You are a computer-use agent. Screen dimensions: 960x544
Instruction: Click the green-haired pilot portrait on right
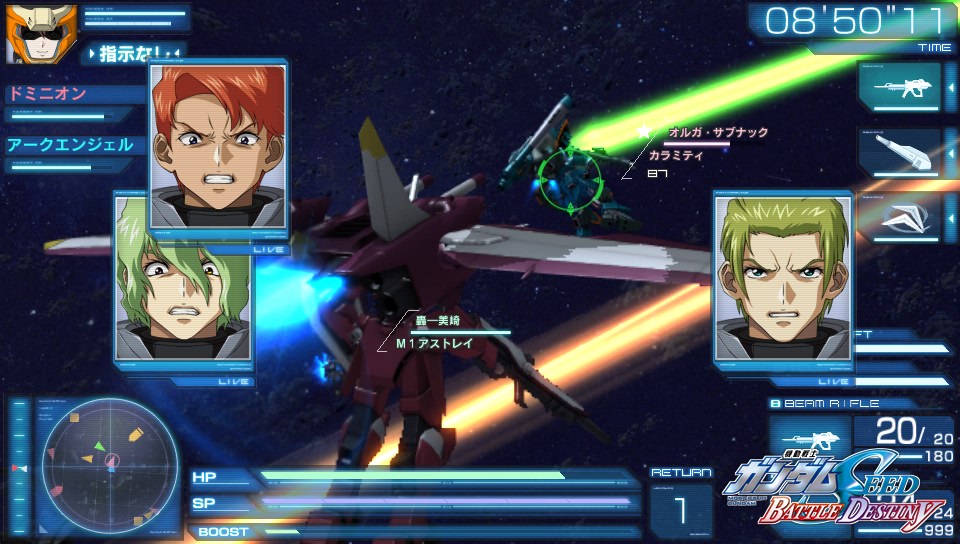(x=782, y=277)
